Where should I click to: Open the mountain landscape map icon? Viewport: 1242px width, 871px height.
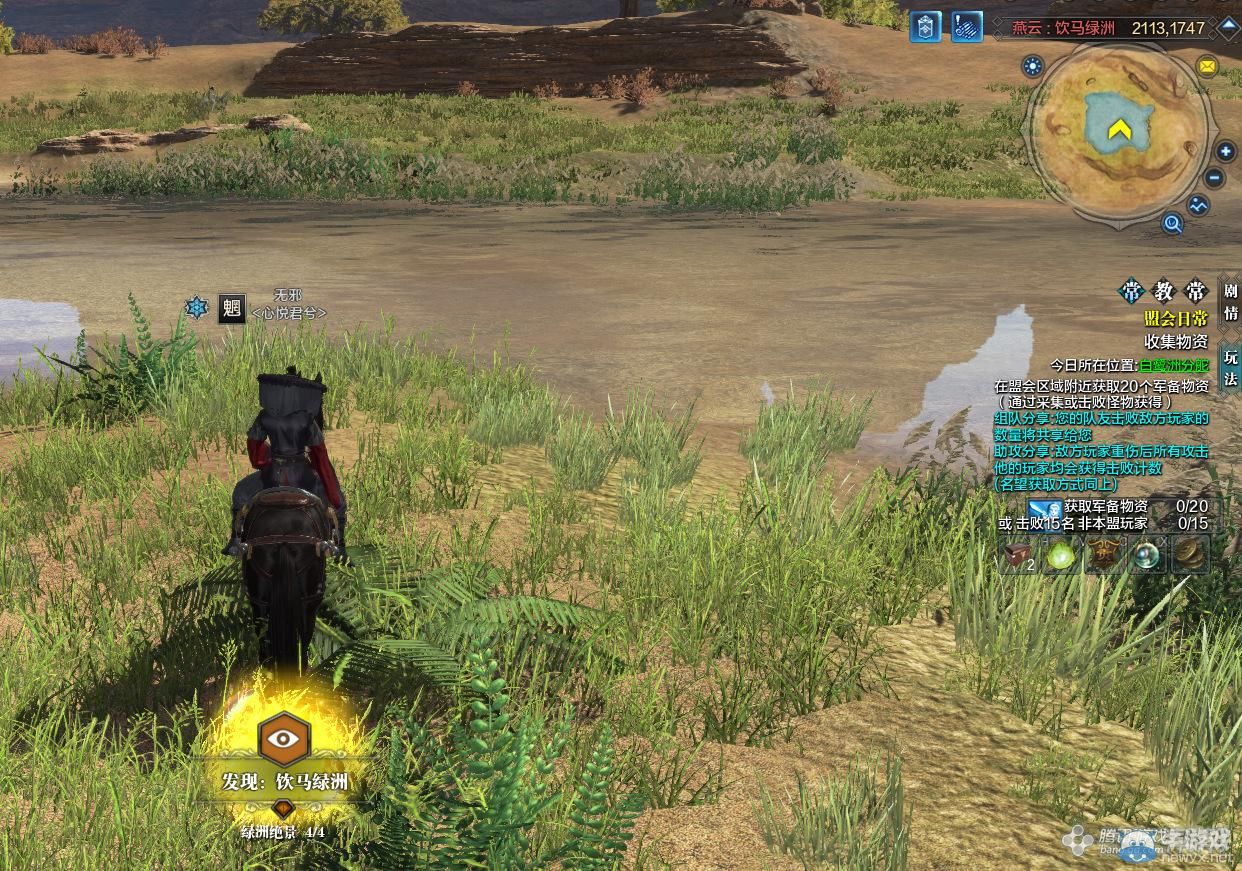(1198, 205)
